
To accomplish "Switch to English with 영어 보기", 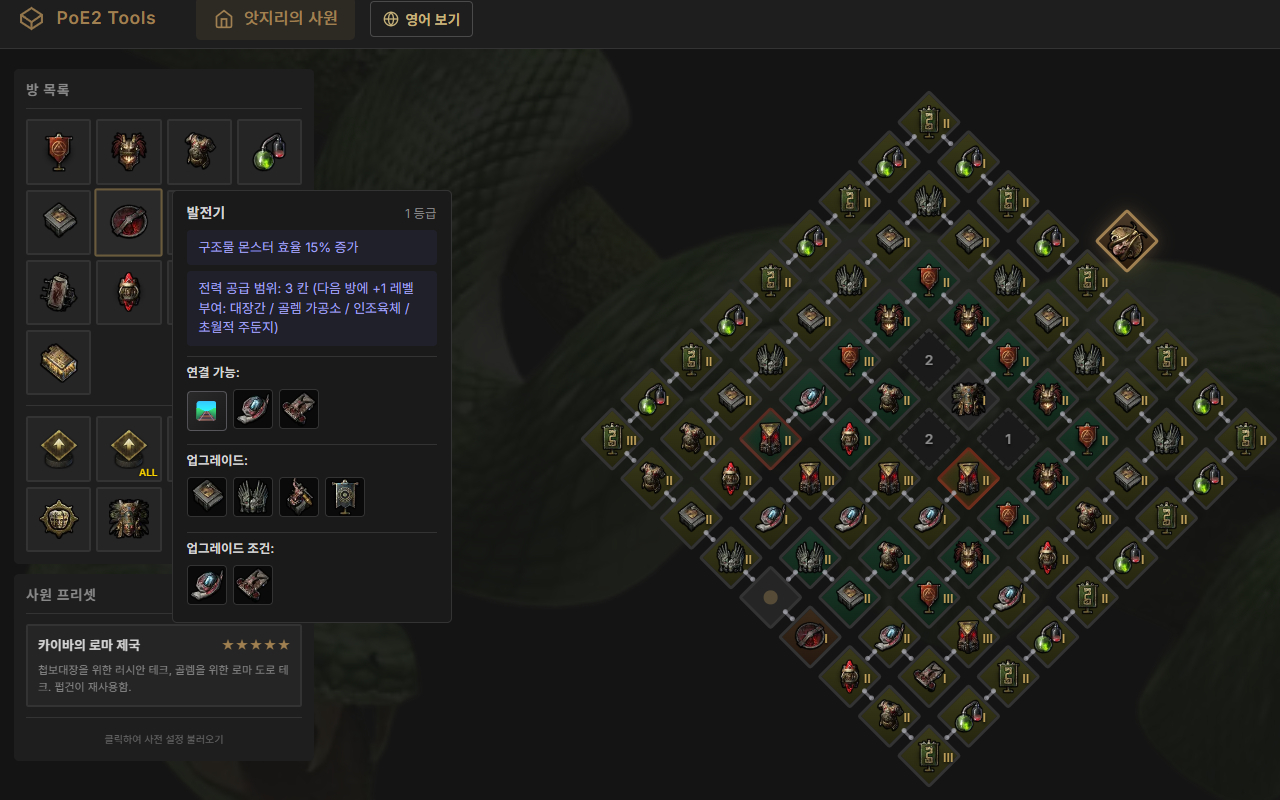I will (x=421, y=18).
